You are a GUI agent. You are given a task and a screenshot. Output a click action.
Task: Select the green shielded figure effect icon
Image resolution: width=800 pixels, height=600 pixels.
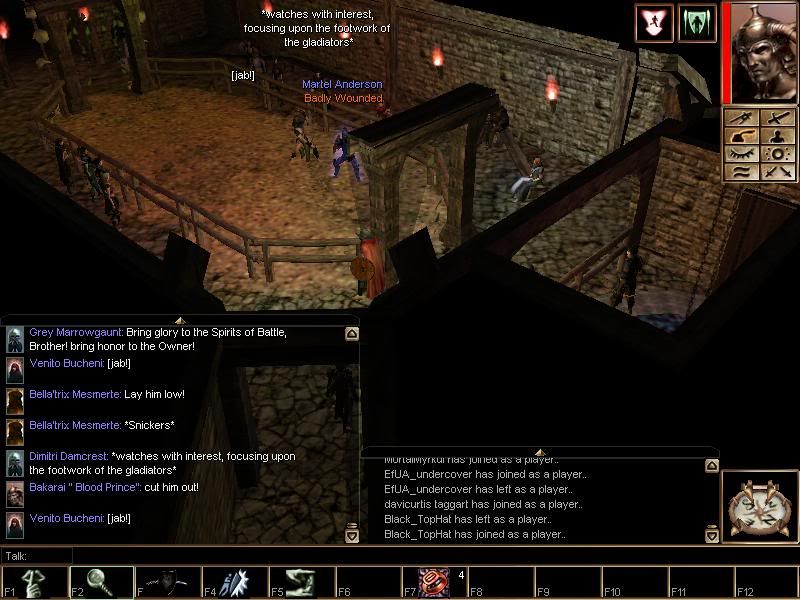(x=697, y=23)
